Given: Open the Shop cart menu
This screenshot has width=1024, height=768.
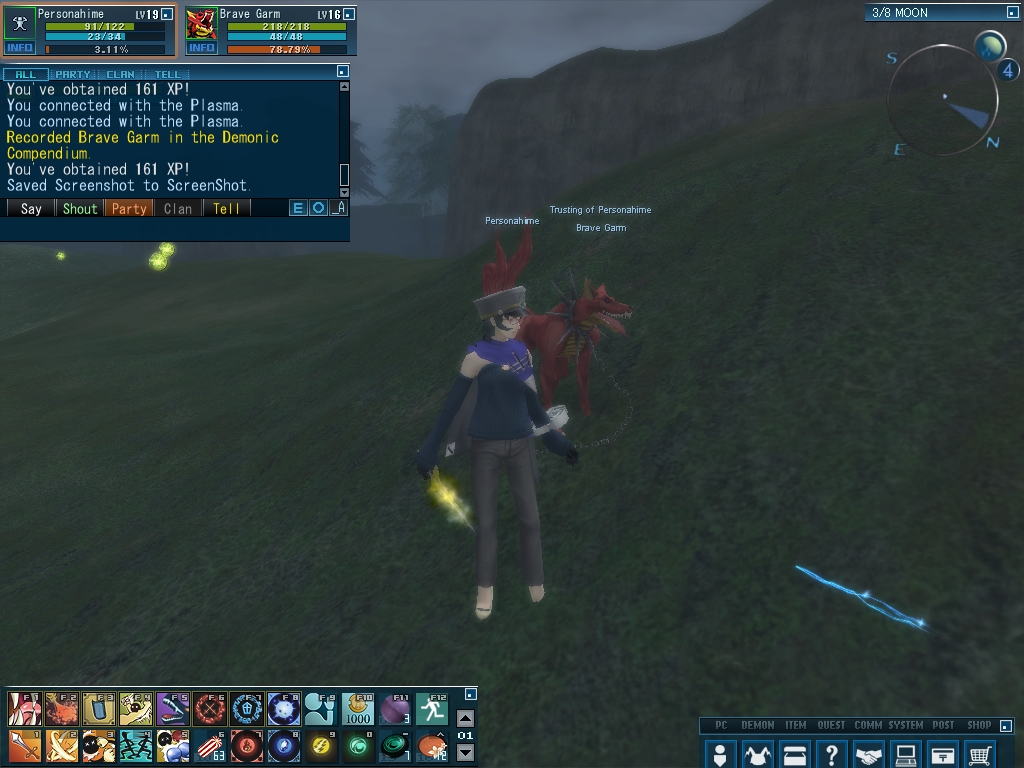Looking at the screenshot, I should [x=981, y=754].
